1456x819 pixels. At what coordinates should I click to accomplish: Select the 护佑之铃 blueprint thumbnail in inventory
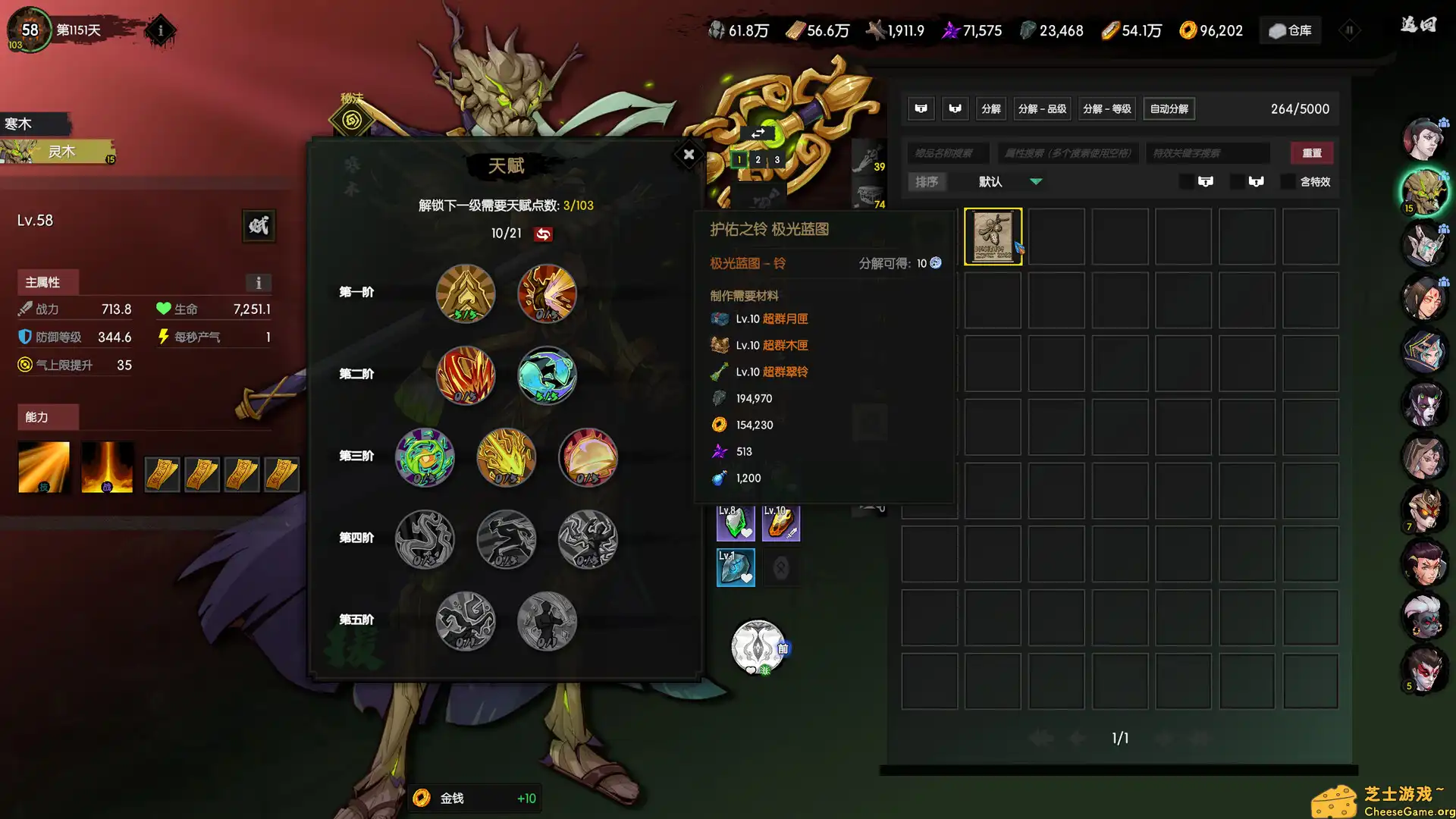993,236
